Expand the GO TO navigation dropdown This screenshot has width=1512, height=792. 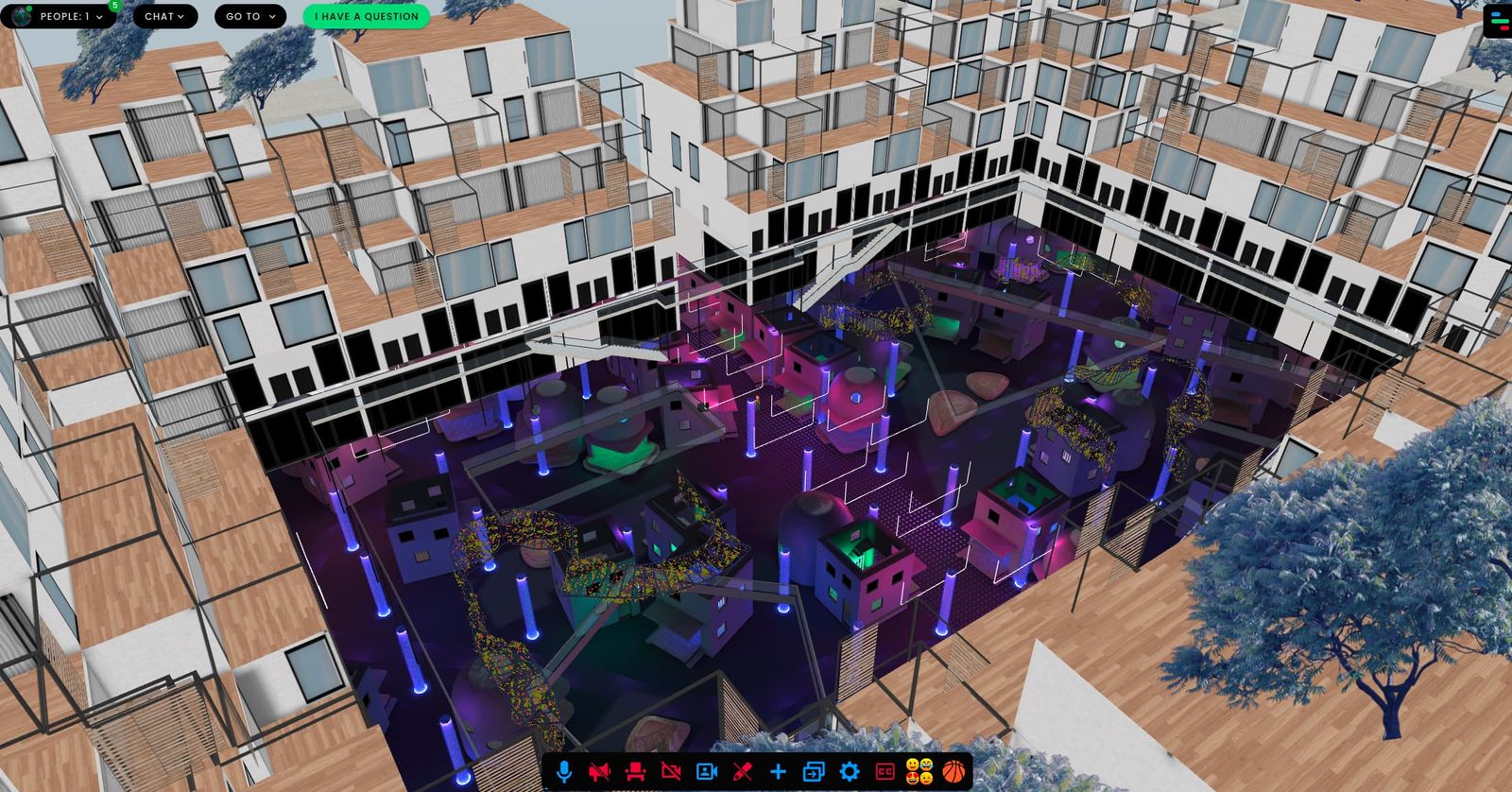[249, 16]
